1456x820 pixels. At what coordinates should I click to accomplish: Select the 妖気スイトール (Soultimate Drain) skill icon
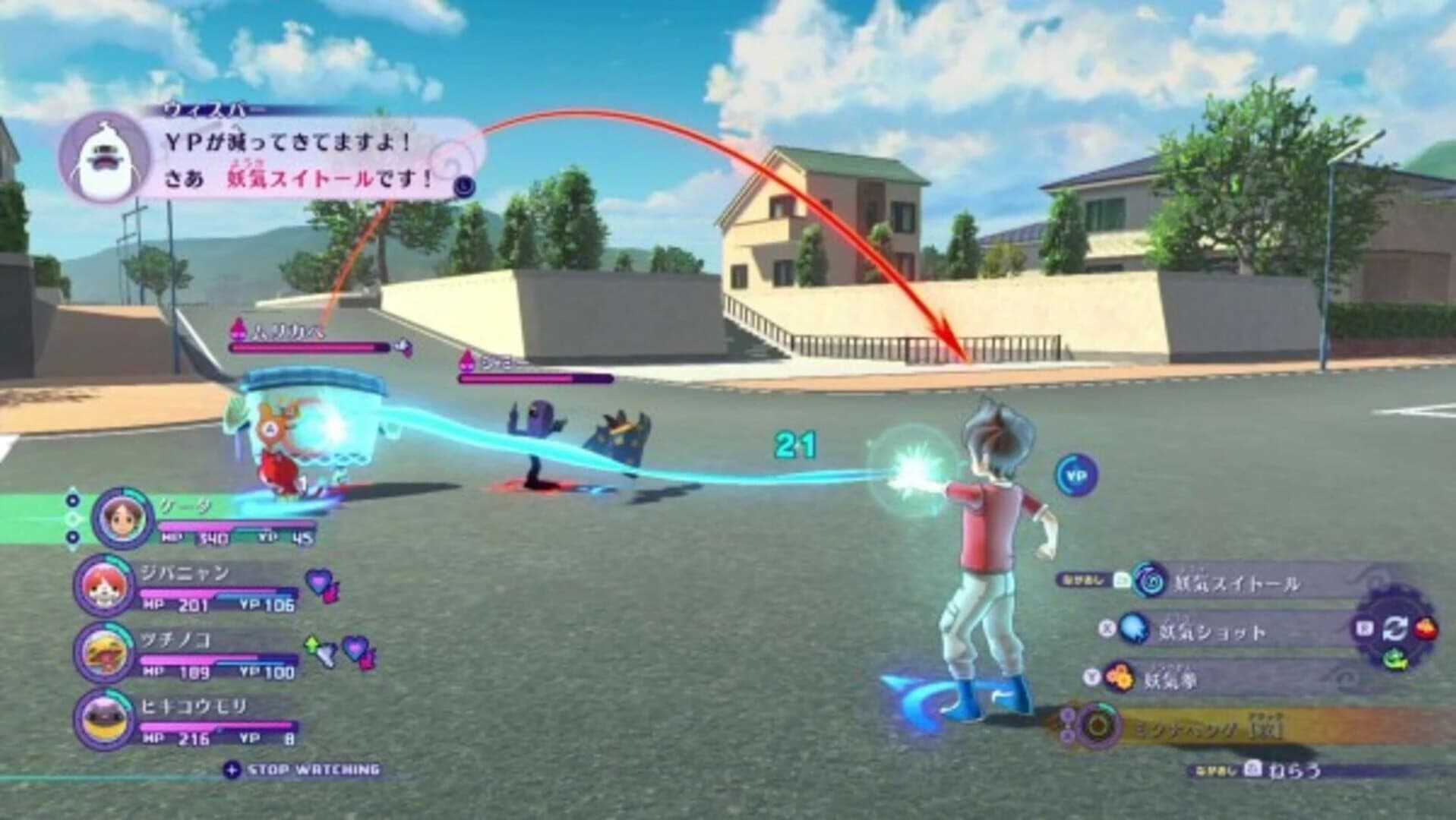(x=1148, y=582)
